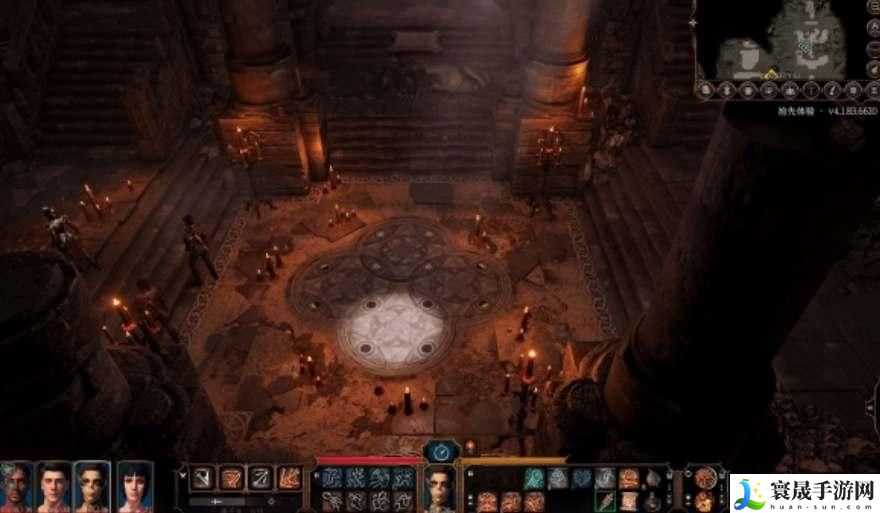Open the active character portrait beside the hotbar
This screenshot has height=513, width=880.
(x=439, y=487)
